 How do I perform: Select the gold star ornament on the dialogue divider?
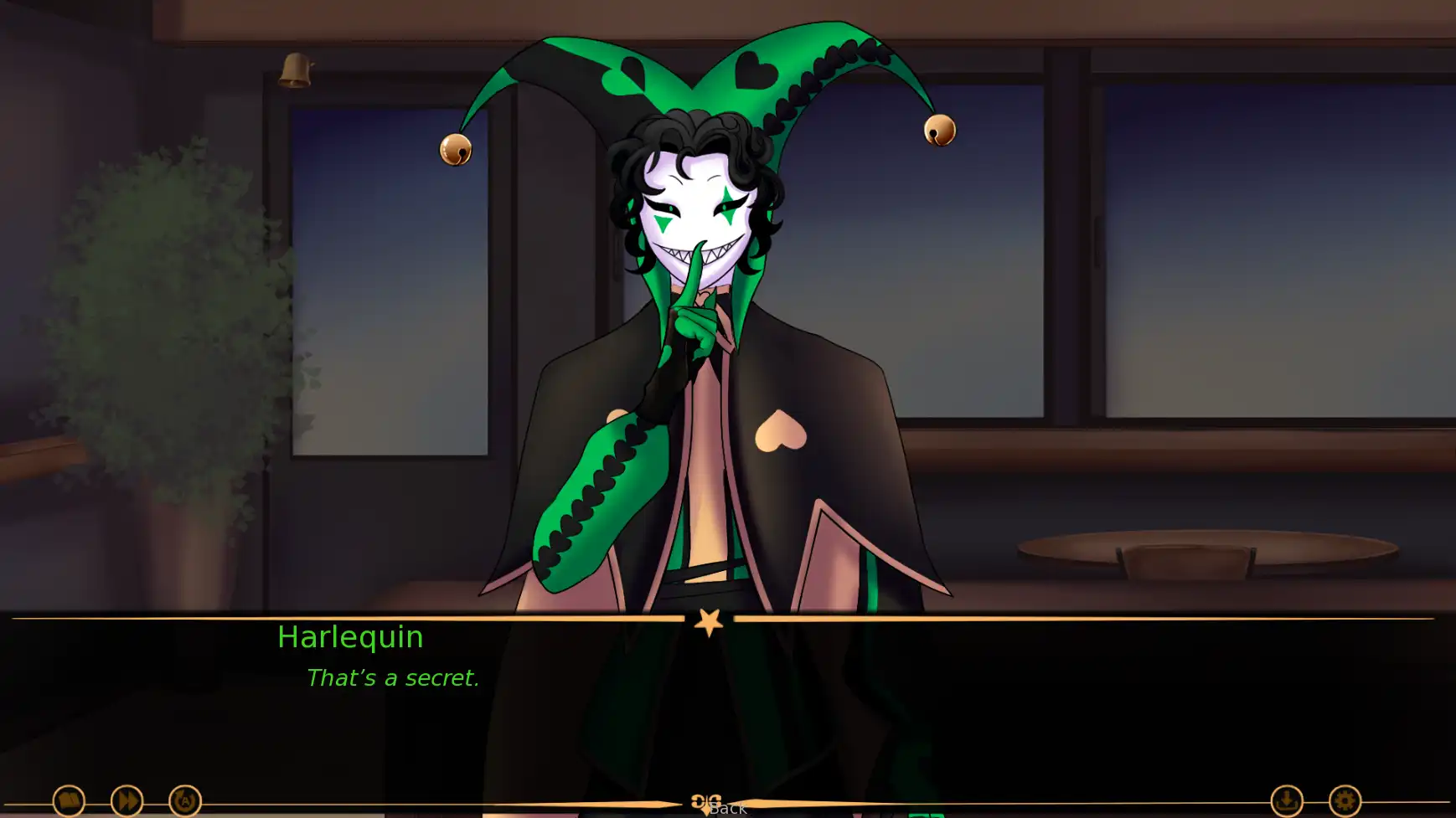708,623
